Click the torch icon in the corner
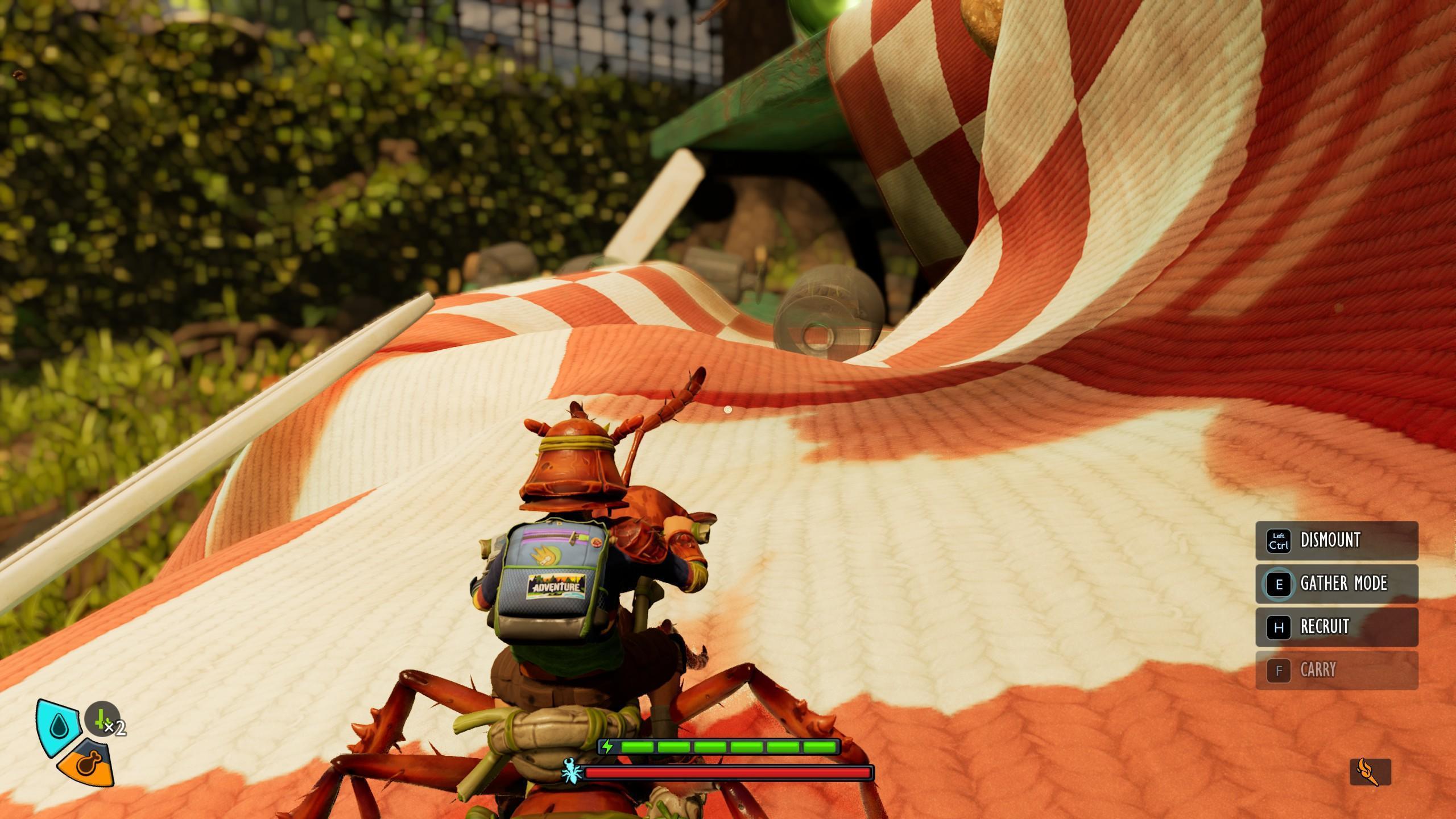Viewport: 1456px width, 819px height. pos(1370,772)
